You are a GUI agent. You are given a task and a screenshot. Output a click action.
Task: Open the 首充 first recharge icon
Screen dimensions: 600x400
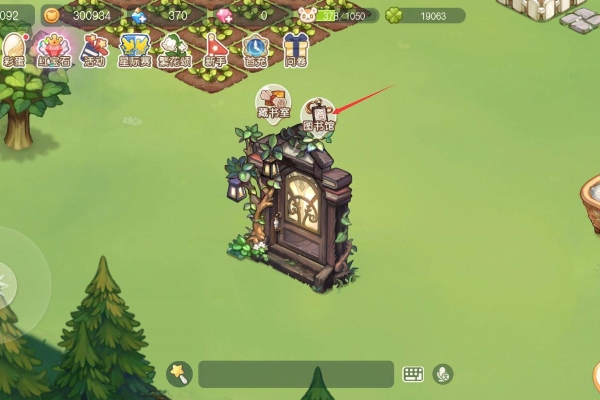[x=256, y=50]
